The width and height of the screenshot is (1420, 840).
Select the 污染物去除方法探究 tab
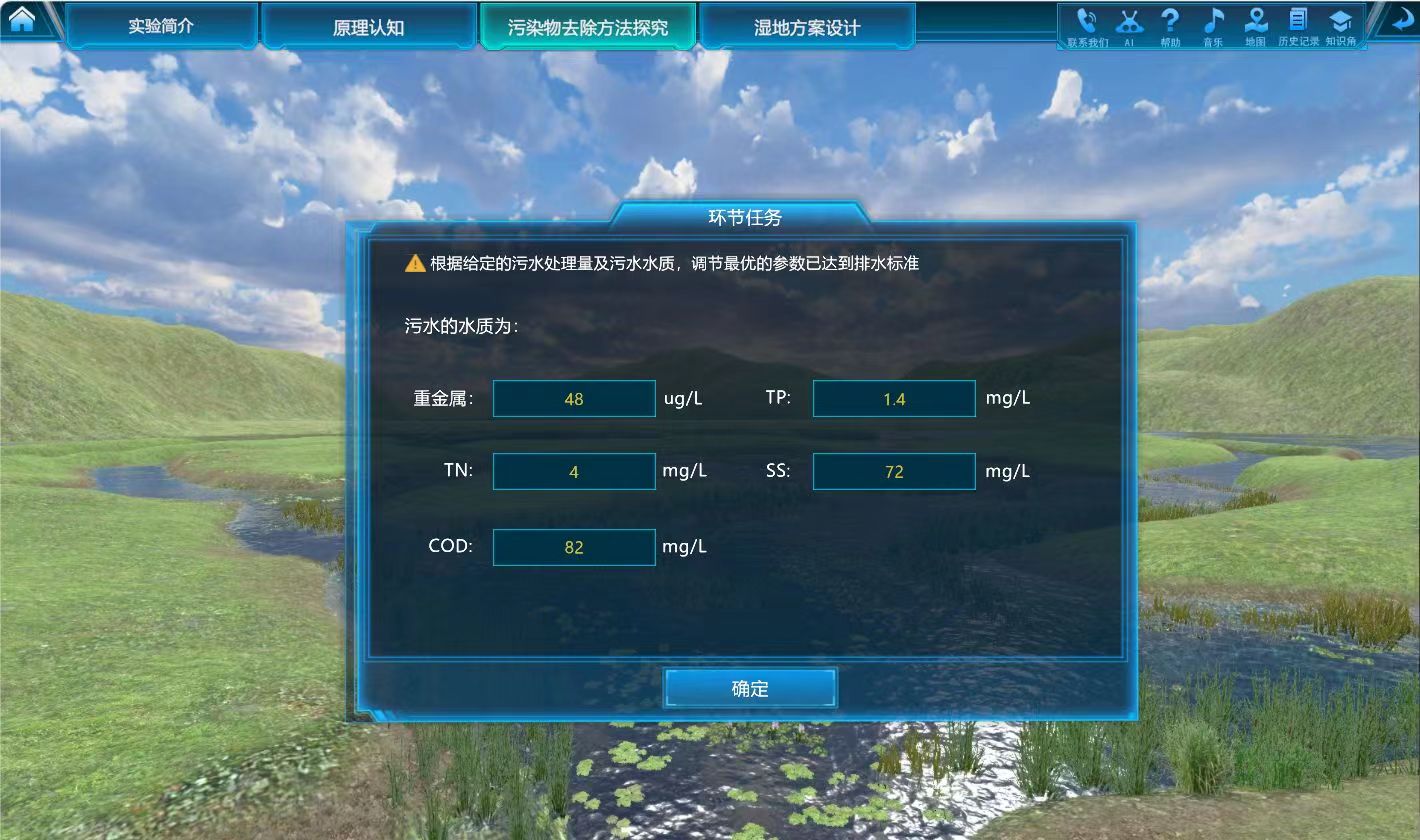click(587, 27)
